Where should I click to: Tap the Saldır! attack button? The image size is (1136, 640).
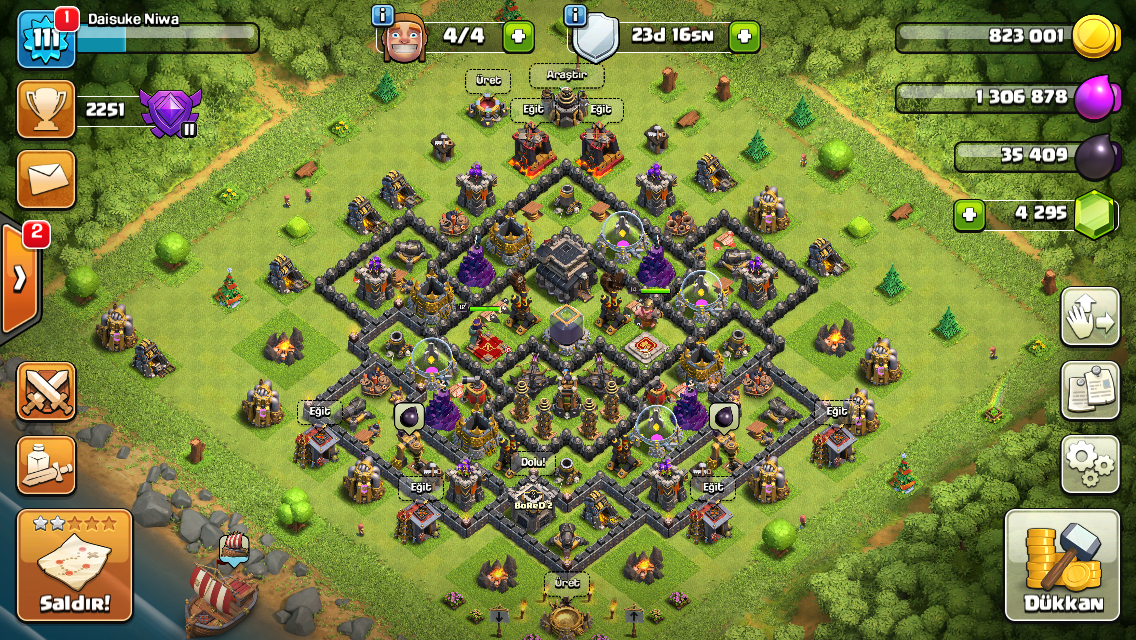pos(74,567)
